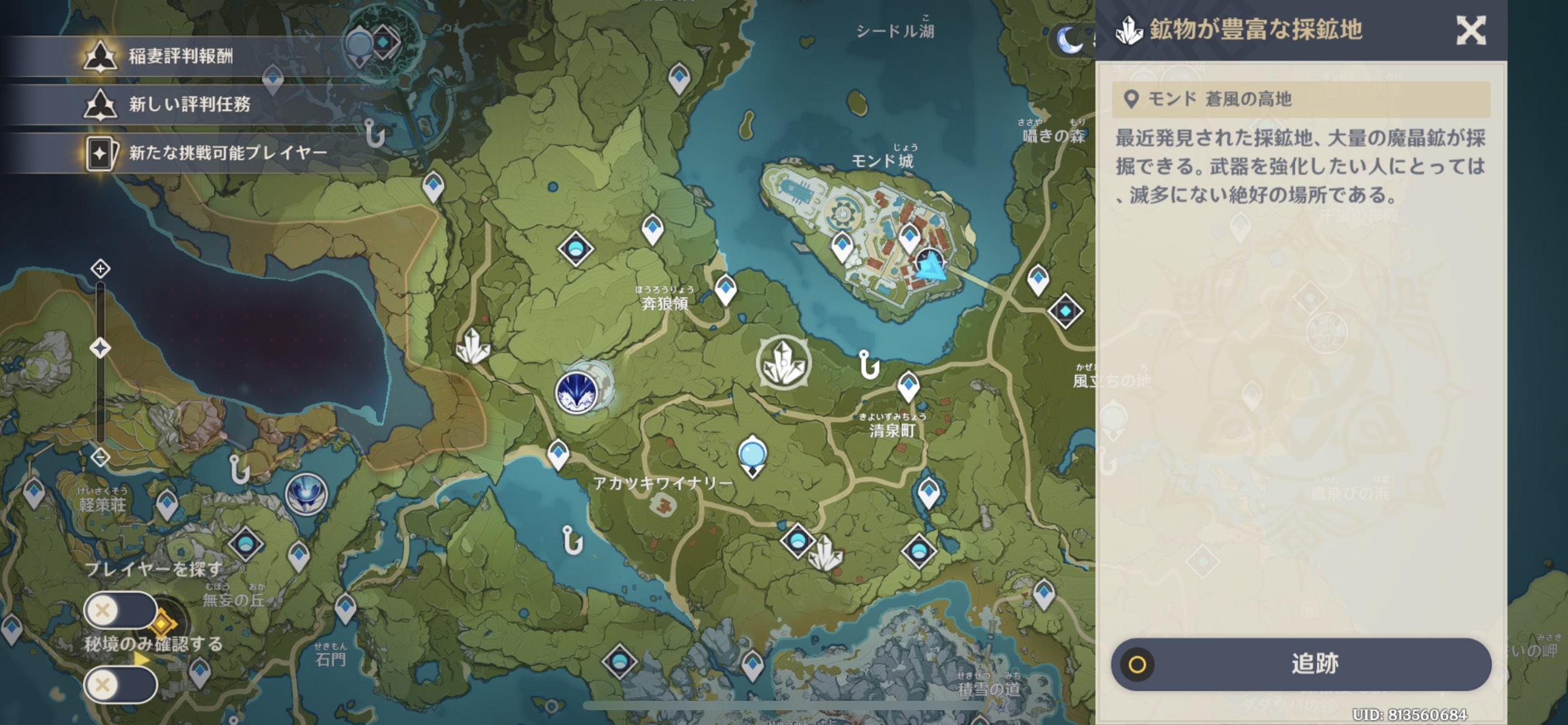Open the 新たな挑戦可能プレイヤー notification
The width and height of the screenshot is (1568, 725).
pos(227,152)
